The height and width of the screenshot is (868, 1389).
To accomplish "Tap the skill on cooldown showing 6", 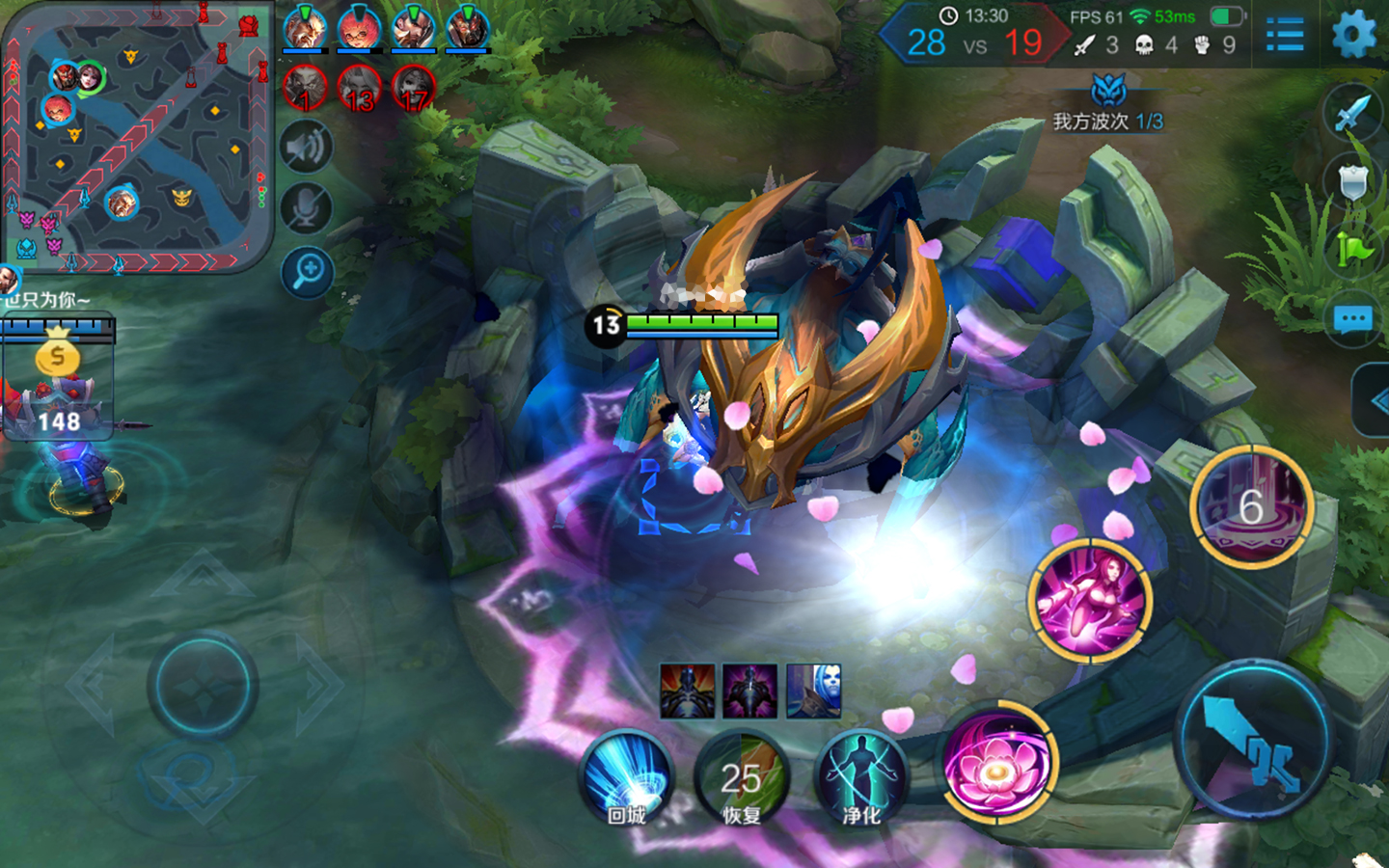I will click(x=1251, y=506).
